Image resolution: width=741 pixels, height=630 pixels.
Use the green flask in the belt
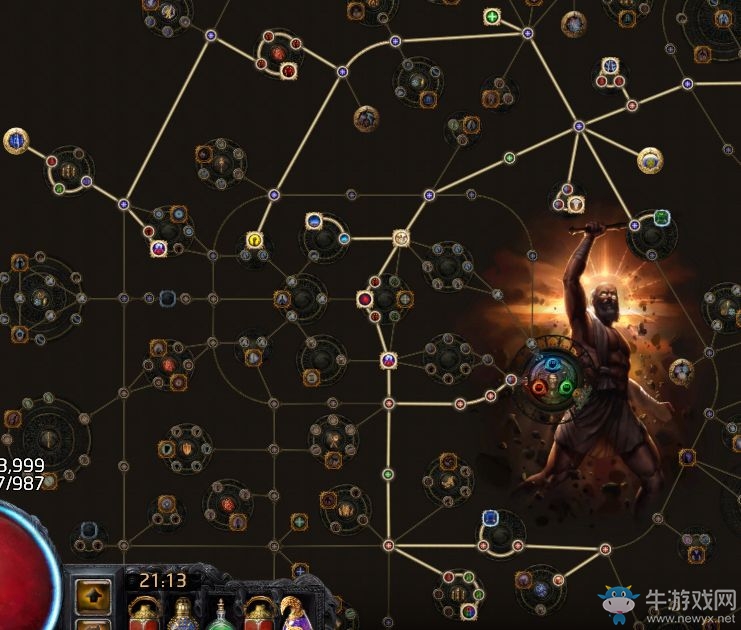[221, 610]
